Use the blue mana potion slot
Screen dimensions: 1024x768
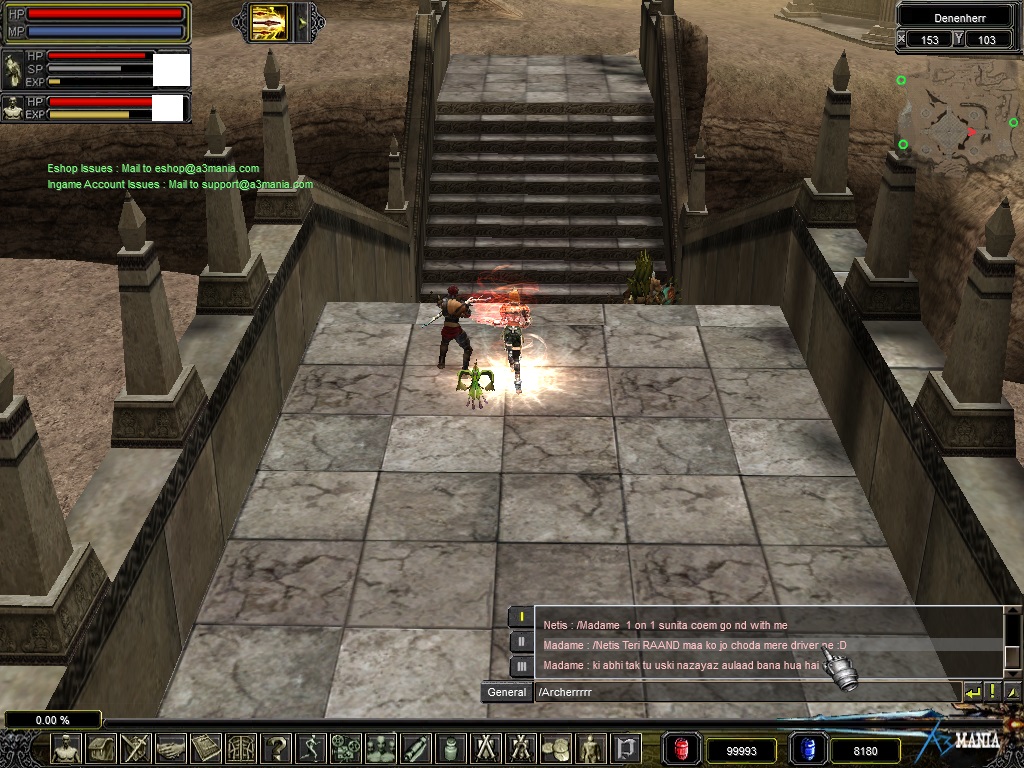(807, 749)
